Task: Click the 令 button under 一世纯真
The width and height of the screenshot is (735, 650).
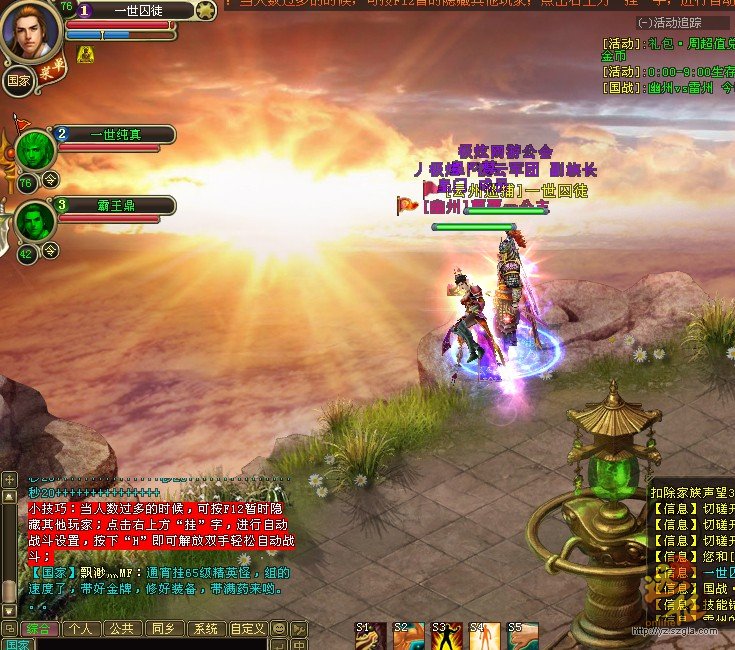Action: [x=50, y=180]
